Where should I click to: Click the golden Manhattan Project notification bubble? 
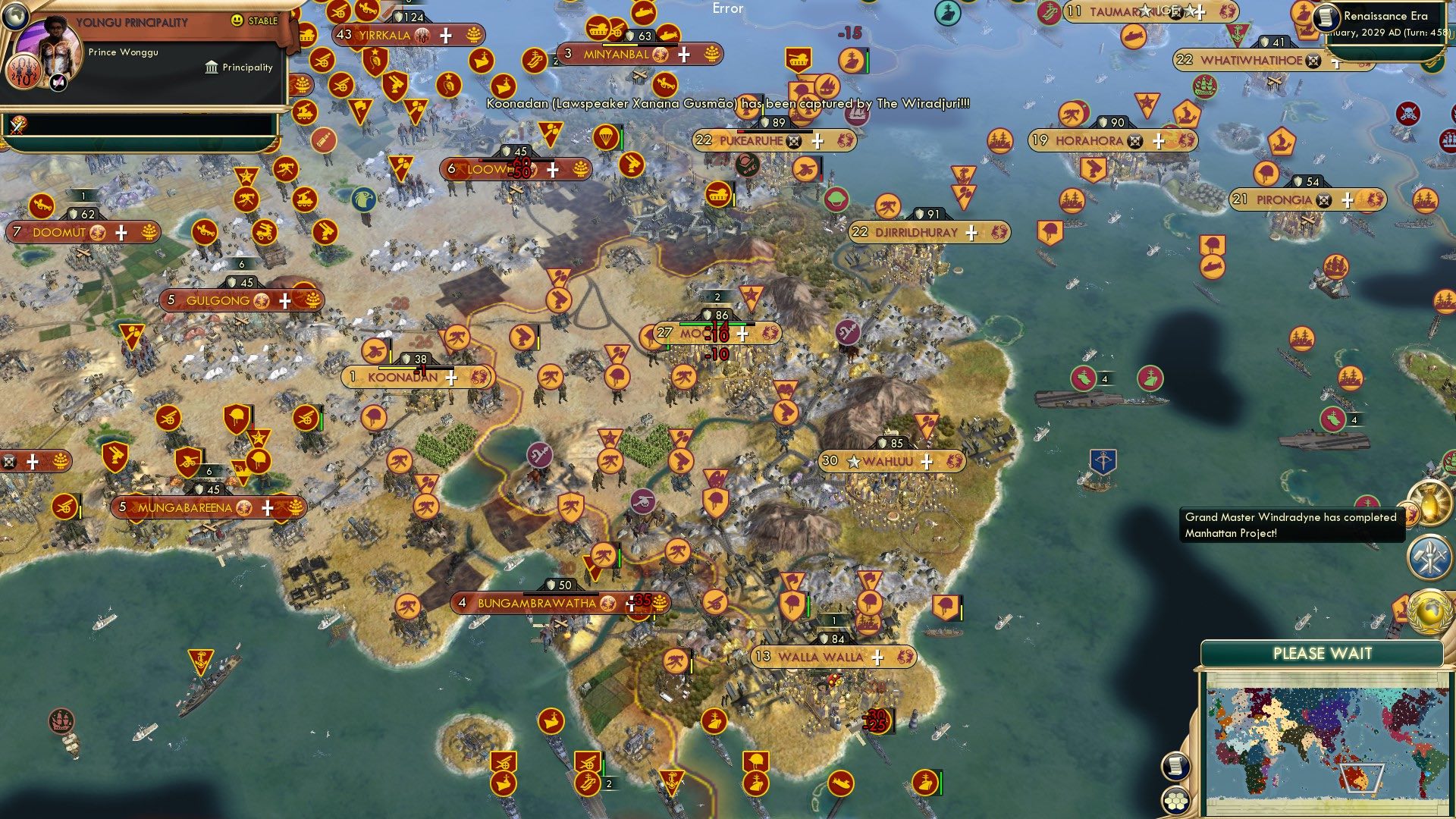coord(1430,504)
